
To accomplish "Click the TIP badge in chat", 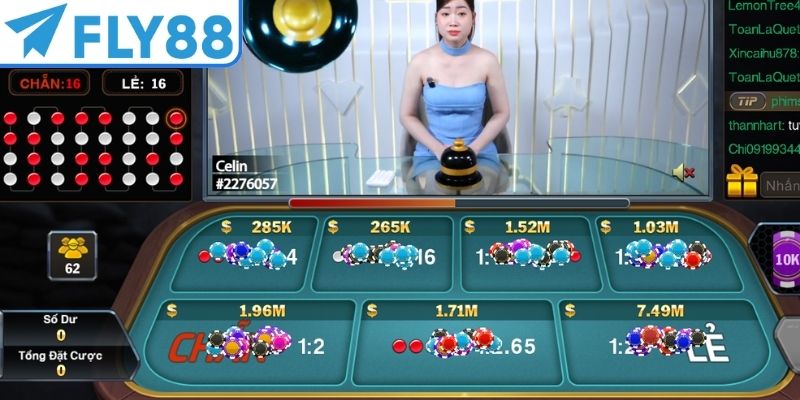I will coord(746,101).
